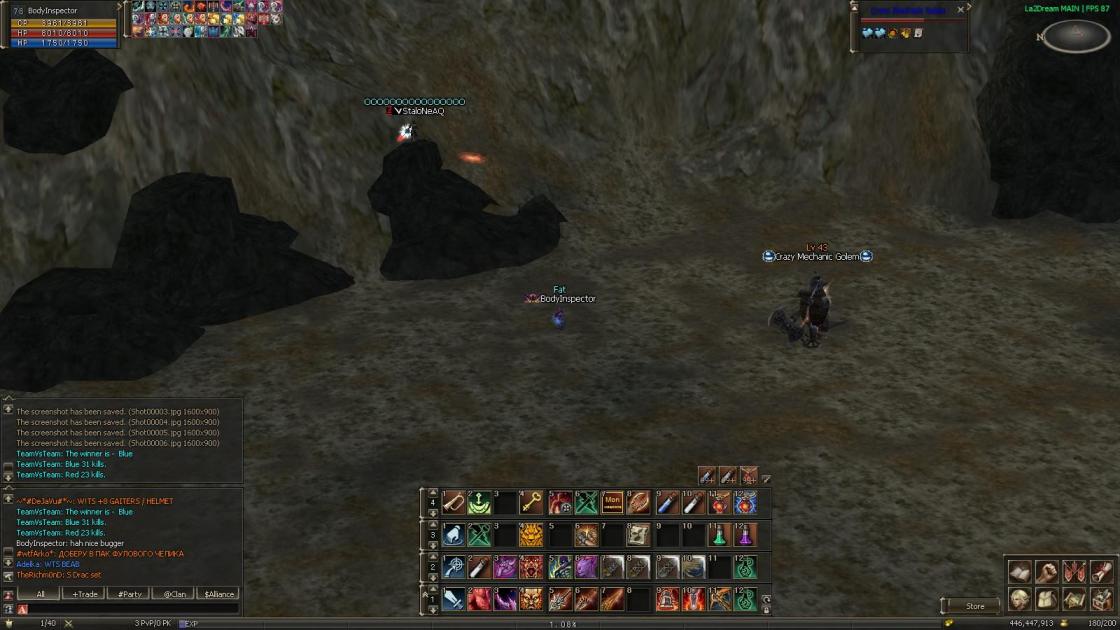Open the Store button

974,606
